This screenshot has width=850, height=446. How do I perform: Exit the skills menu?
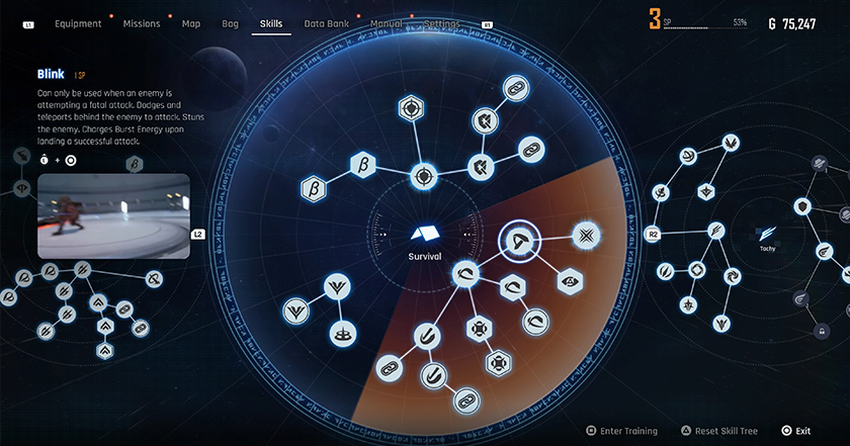click(x=797, y=431)
